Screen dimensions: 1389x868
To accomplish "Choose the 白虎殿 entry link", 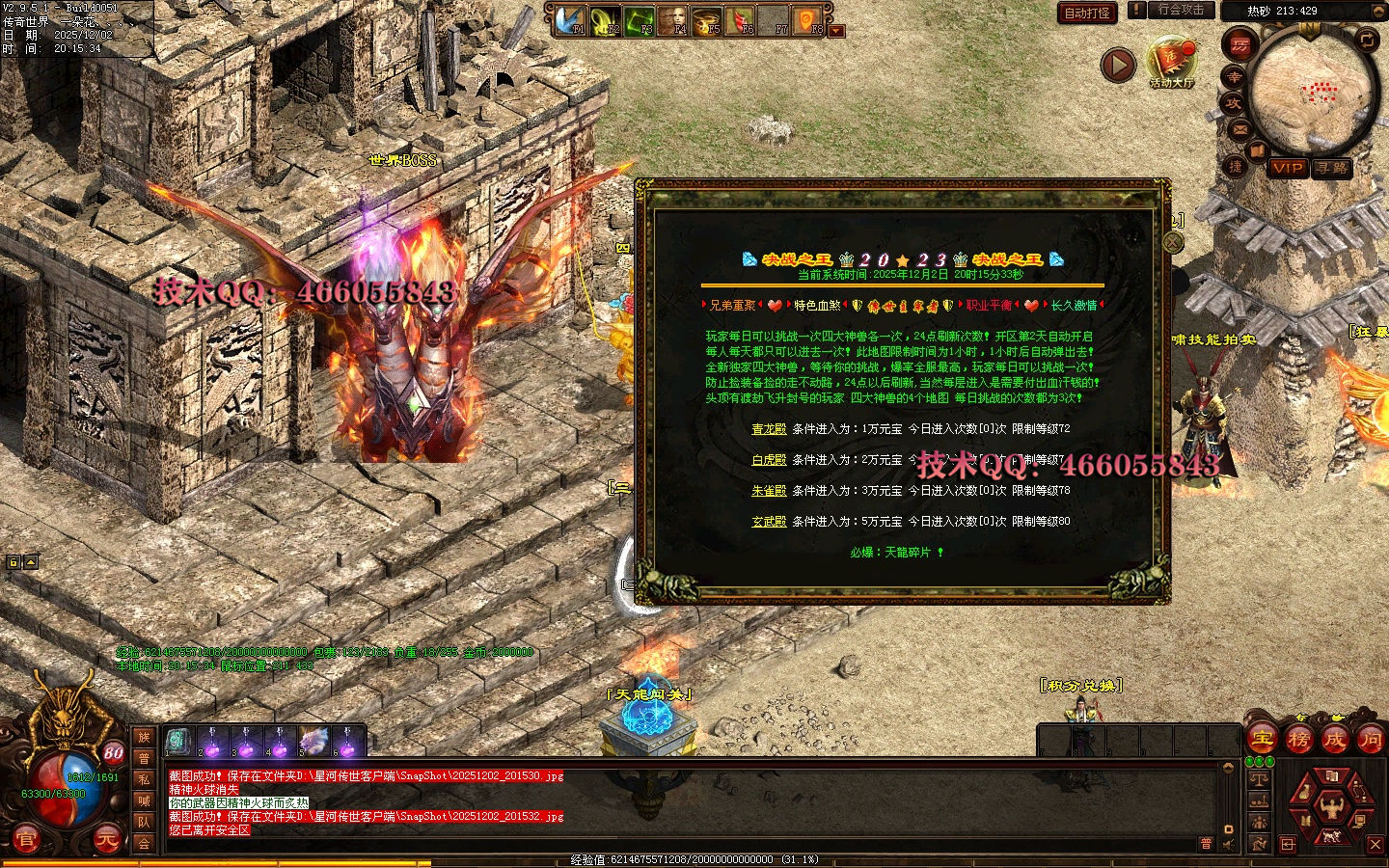I will coord(769,460).
